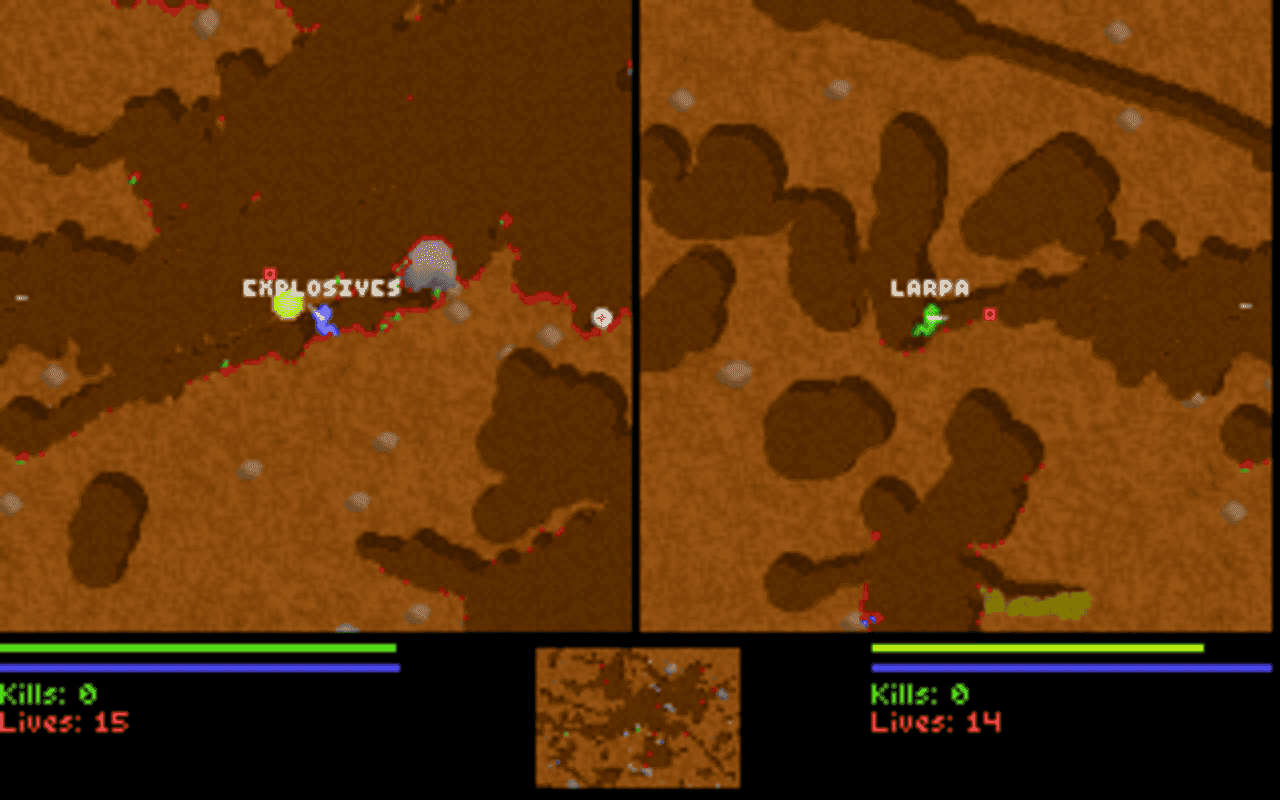Image resolution: width=1280 pixels, height=800 pixels.
Task: Click the yellow blob beside the blue worm
Action: click(x=289, y=306)
